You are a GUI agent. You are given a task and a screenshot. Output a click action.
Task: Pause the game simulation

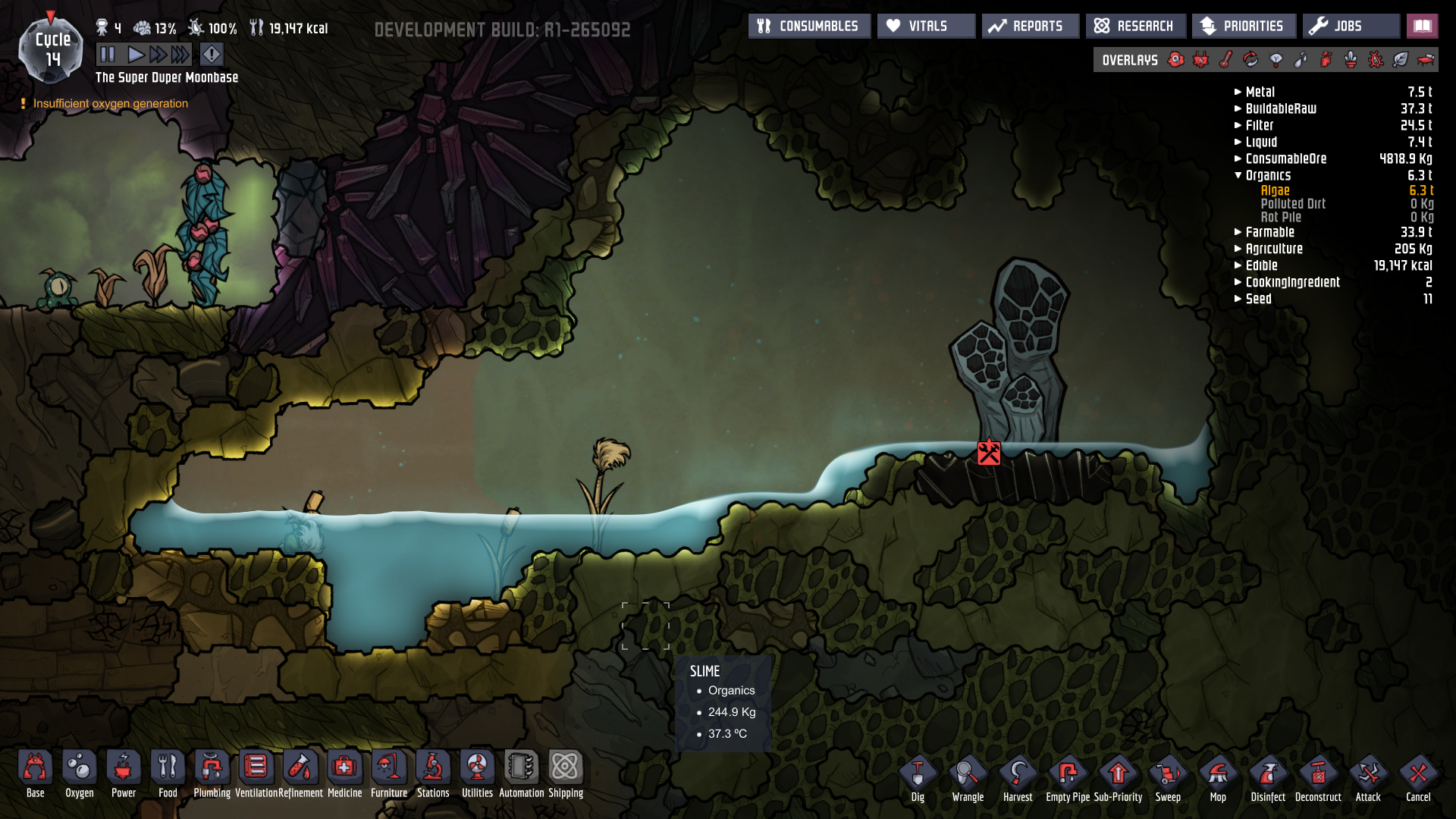click(x=107, y=55)
